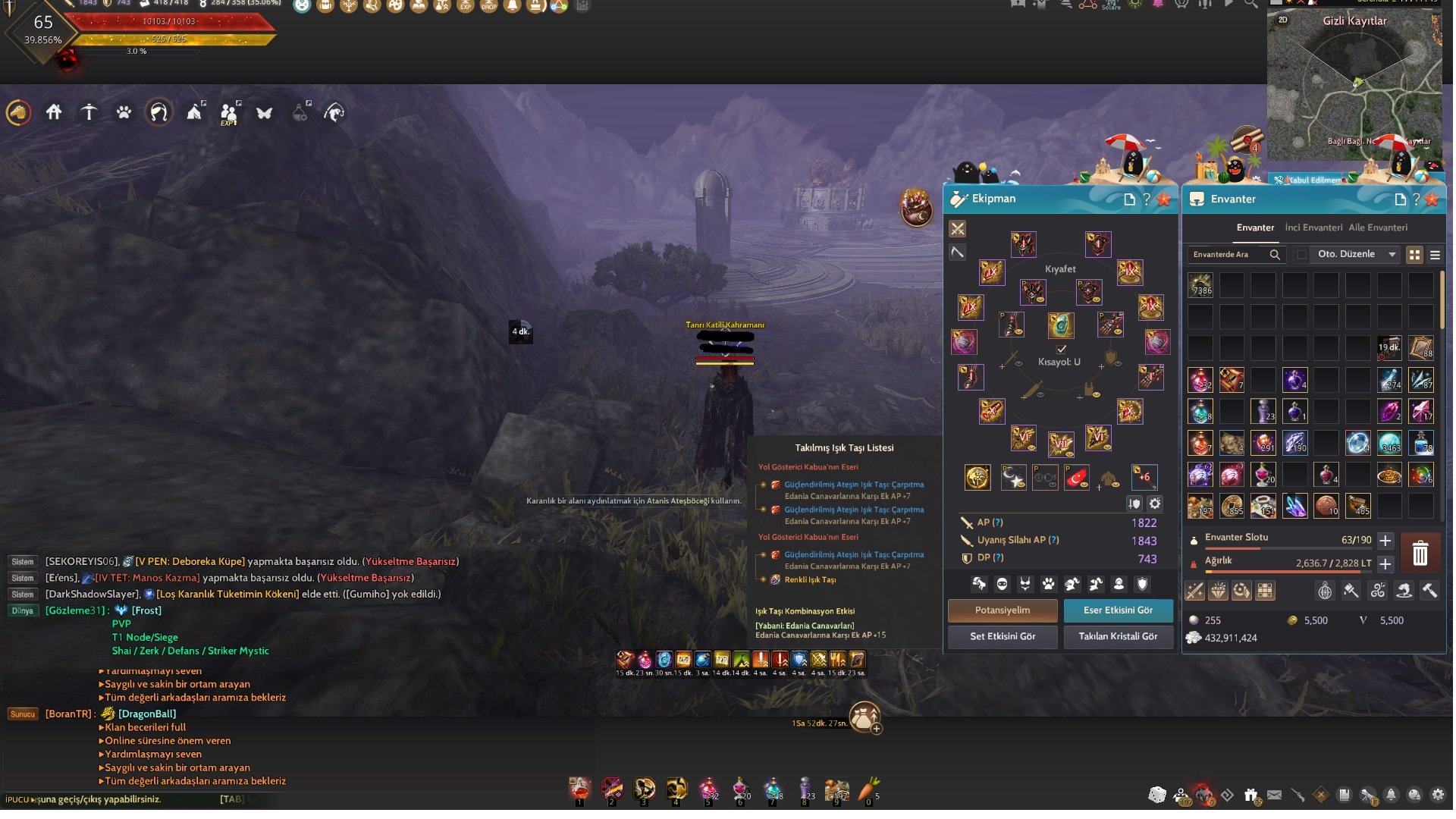Open Takılan Kristali Gör
The image size is (1456, 819).
pos(1118,636)
